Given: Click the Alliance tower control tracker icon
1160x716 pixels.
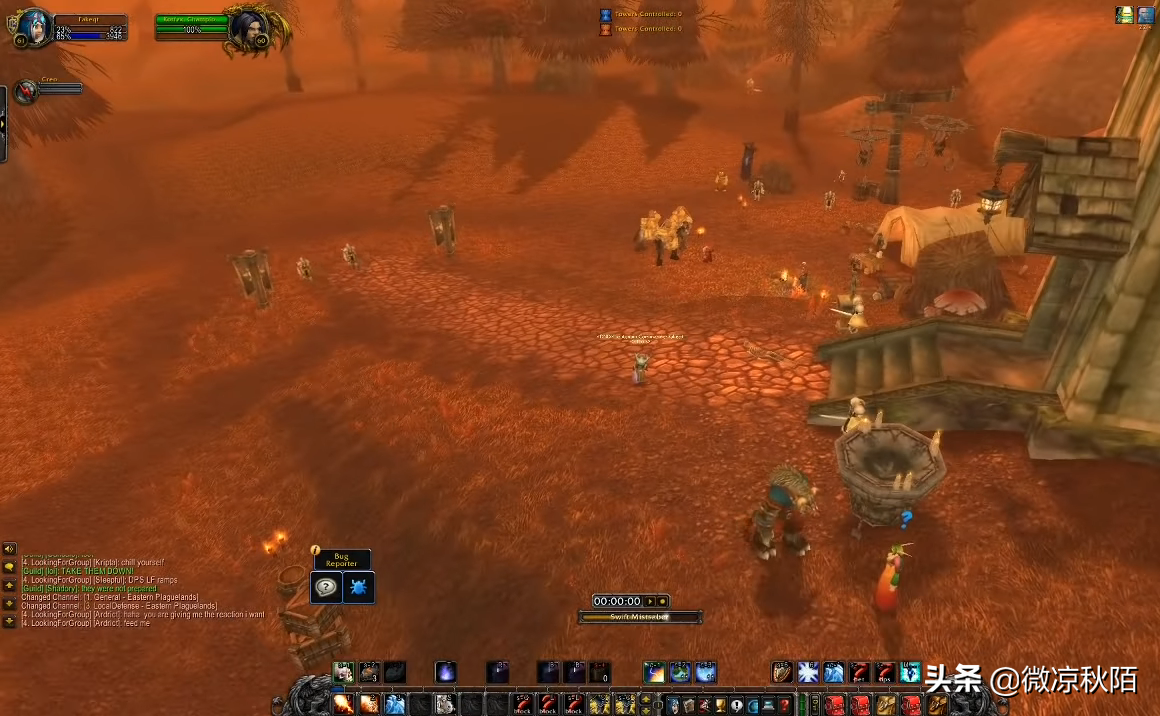Looking at the screenshot, I should coord(605,15).
